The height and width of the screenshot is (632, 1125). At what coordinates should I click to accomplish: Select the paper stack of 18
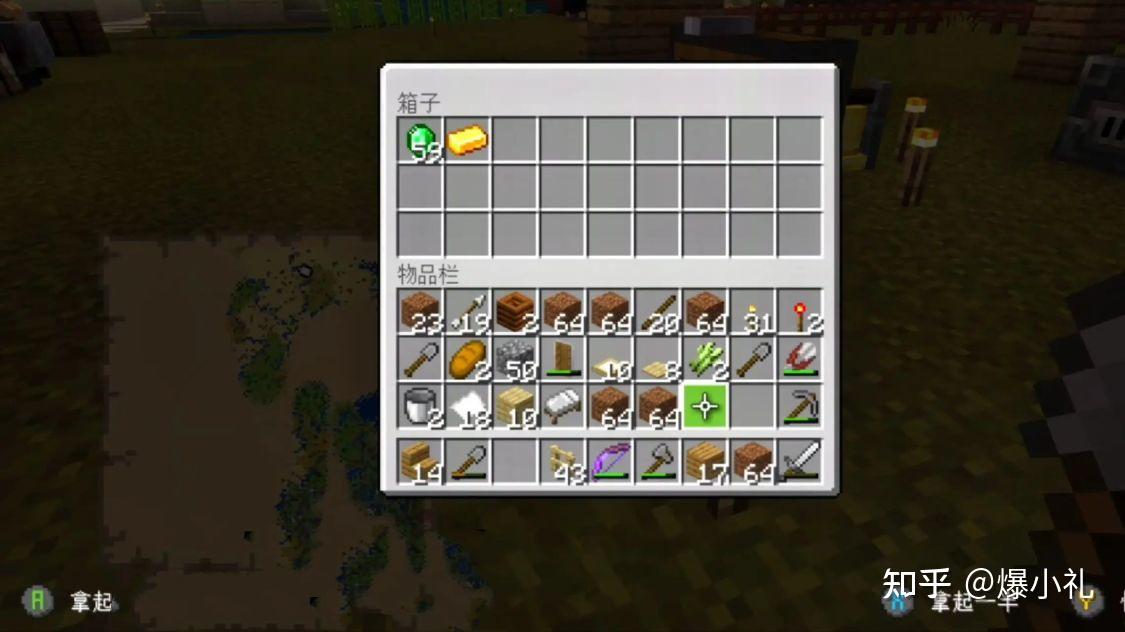[x=468, y=407]
